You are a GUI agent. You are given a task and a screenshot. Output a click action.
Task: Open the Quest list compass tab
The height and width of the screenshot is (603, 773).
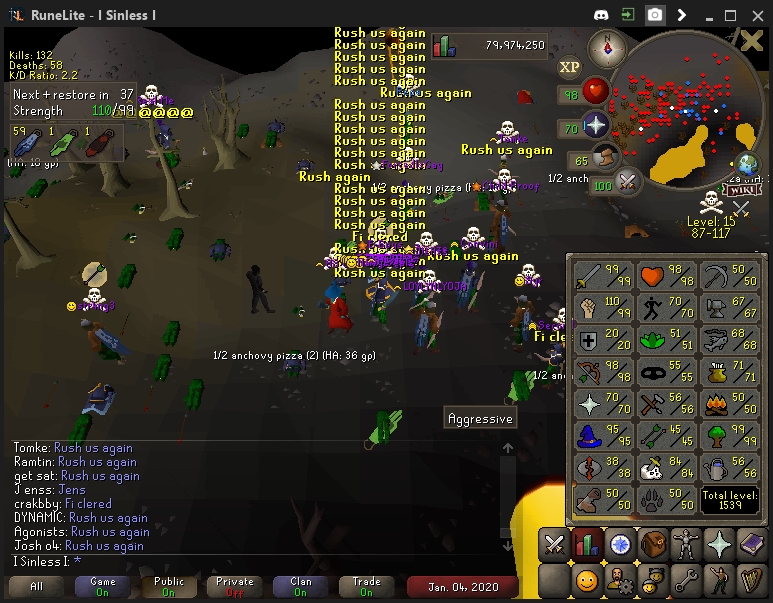click(x=619, y=545)
